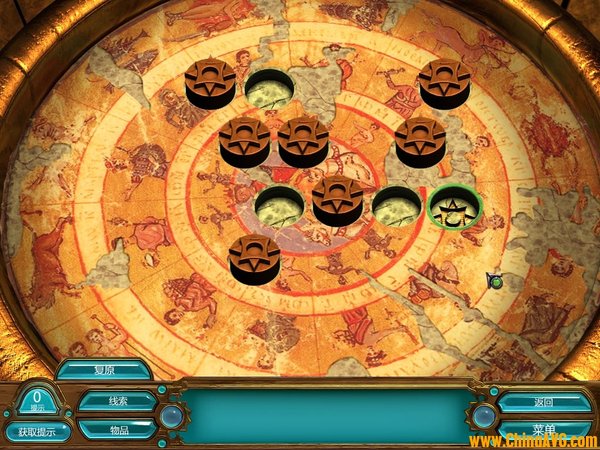Go back using the 返回 button
This screenshot has width=600, height=450.
543,402
